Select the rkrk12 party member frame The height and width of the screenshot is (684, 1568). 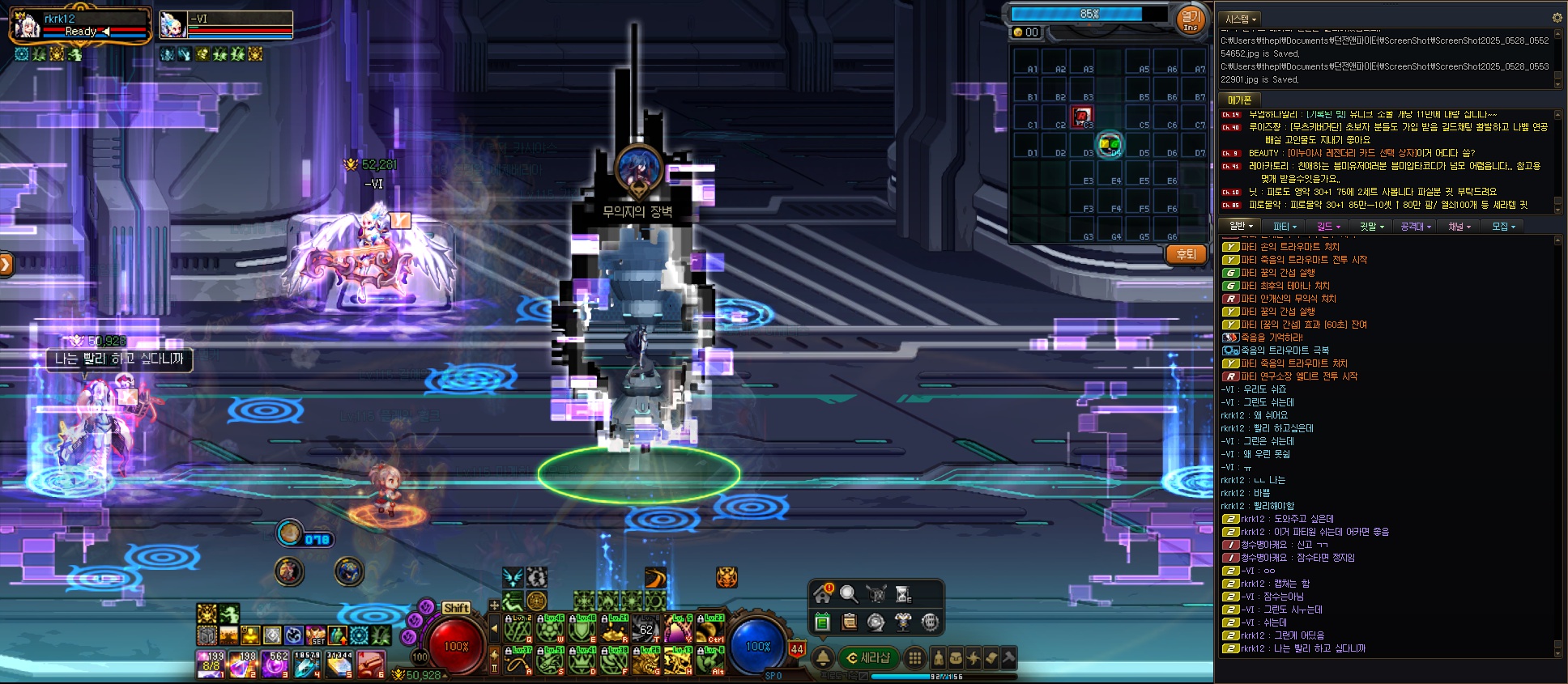coord(79,26)
